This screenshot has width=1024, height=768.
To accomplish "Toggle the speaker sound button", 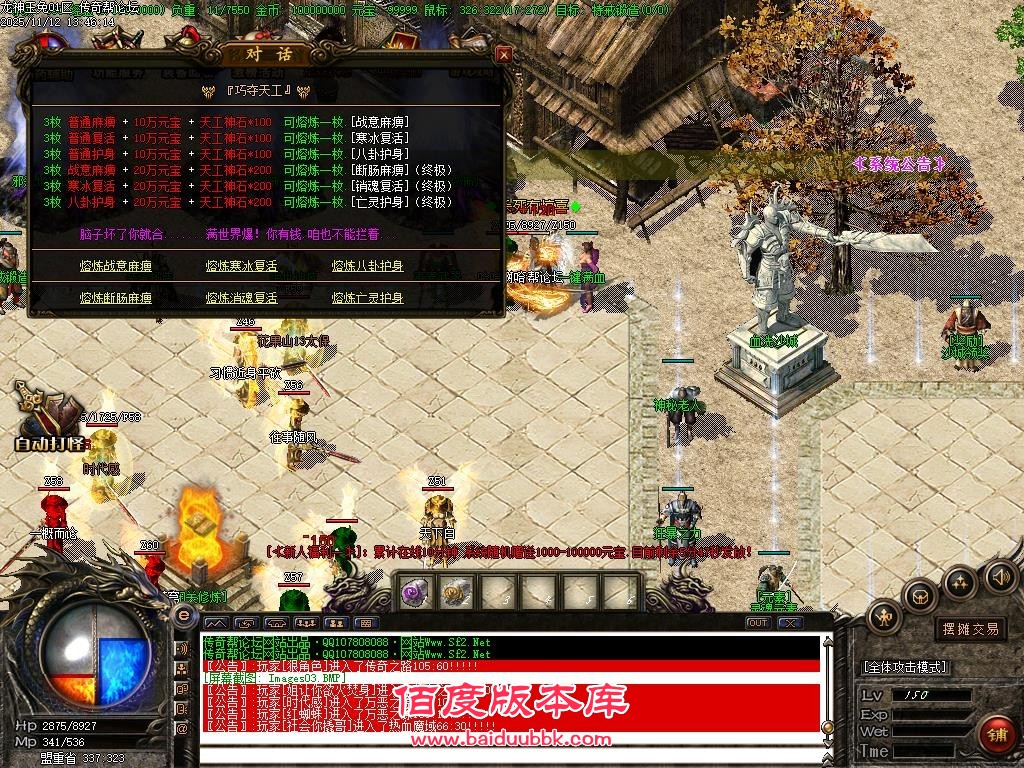I will 1000,576.
